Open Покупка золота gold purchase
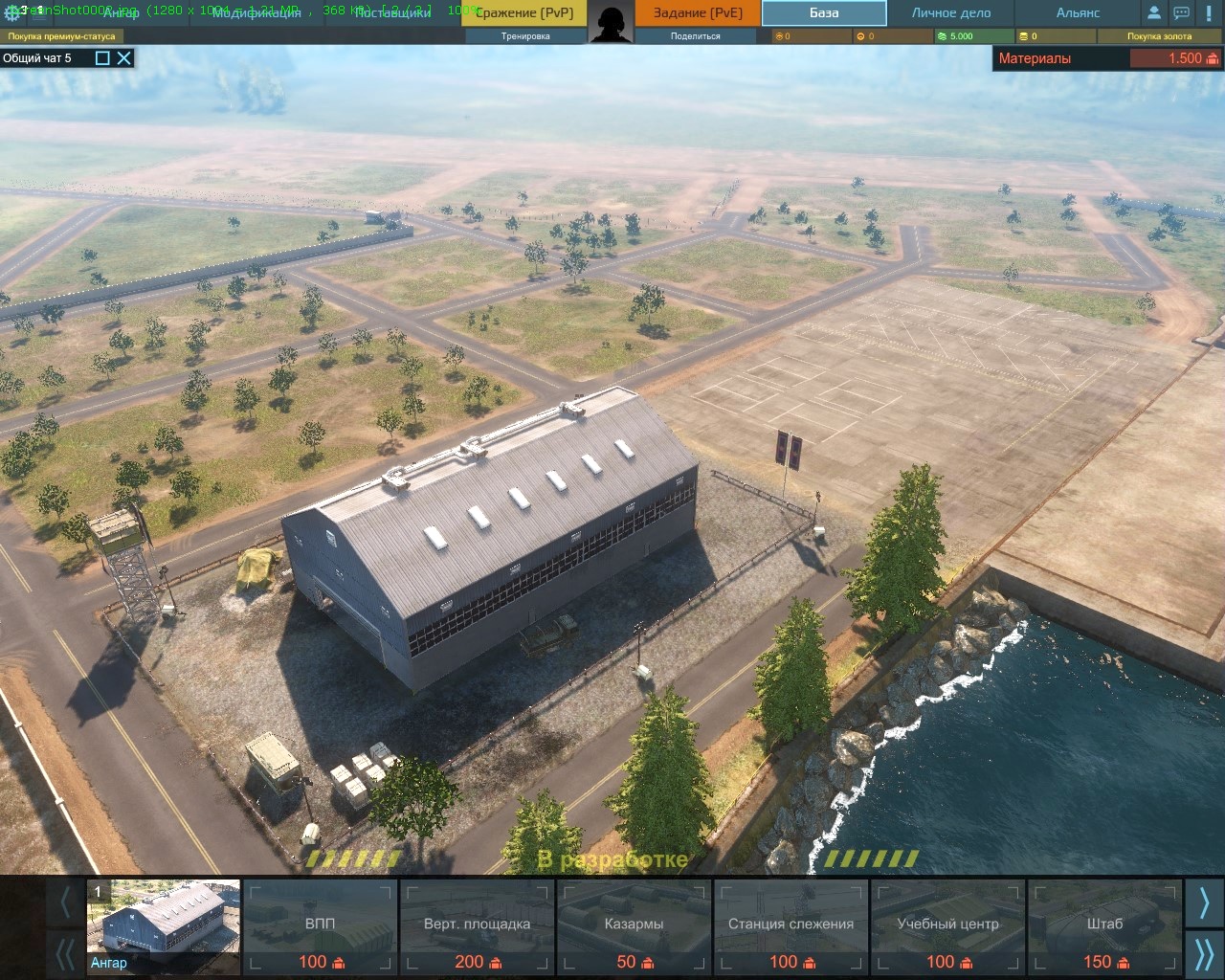This screenshot has width=1225, height=980. (1159, 36)
